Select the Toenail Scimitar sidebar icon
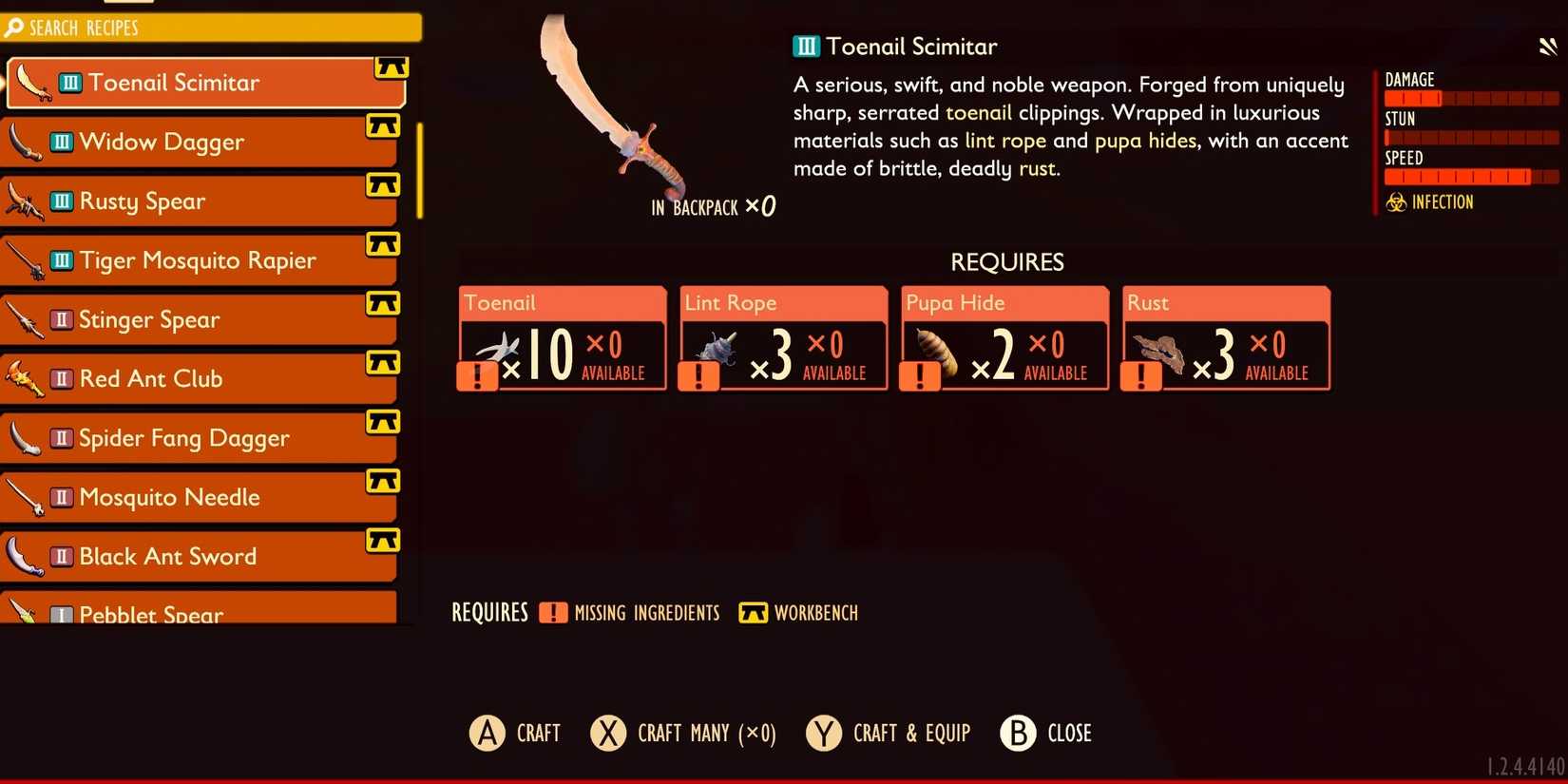Viewport: 1568px width, 784px height. (31, 83)
